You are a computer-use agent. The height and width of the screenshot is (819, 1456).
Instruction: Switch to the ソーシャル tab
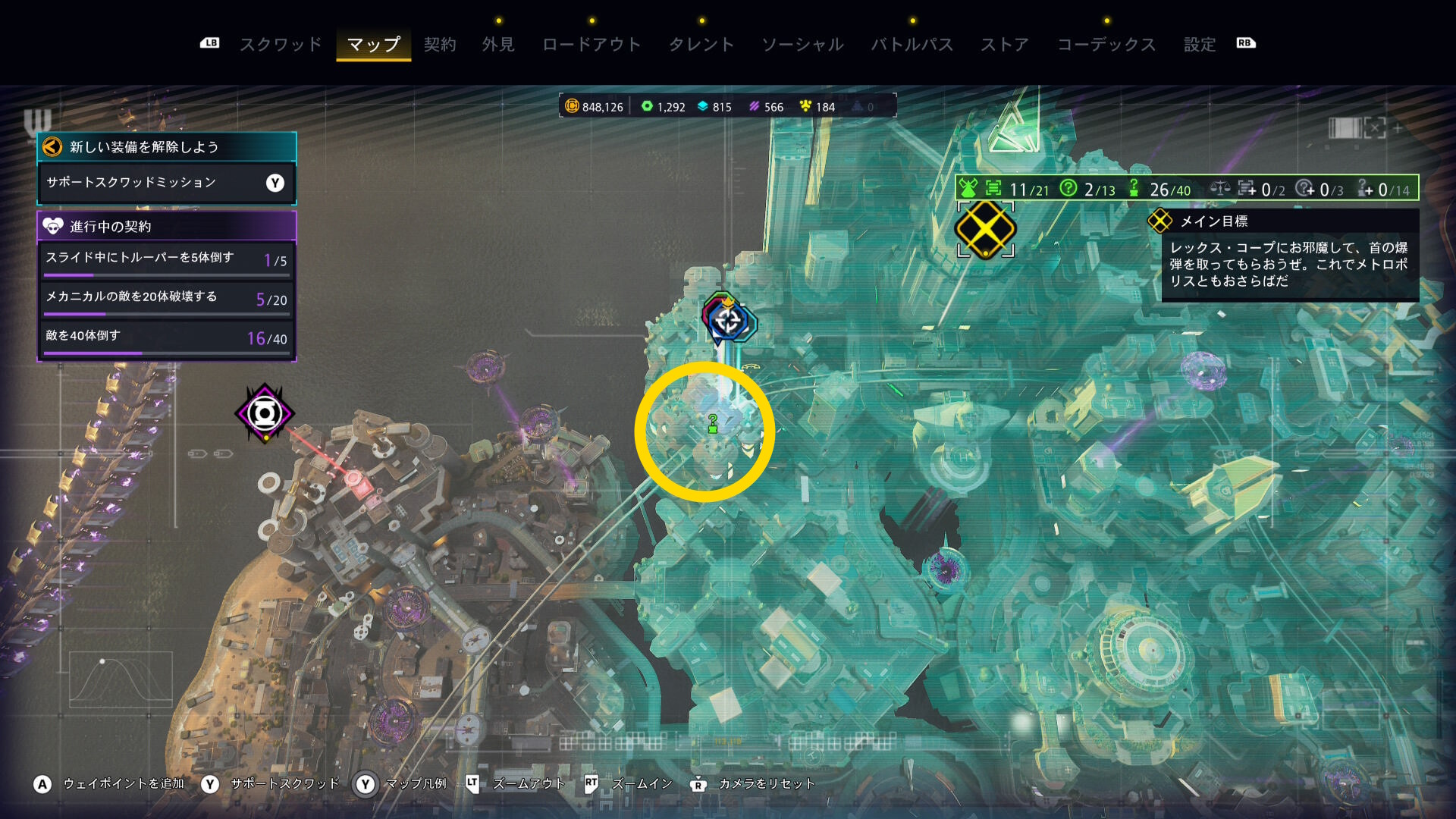pyautogui.click(x=802, y=45)
